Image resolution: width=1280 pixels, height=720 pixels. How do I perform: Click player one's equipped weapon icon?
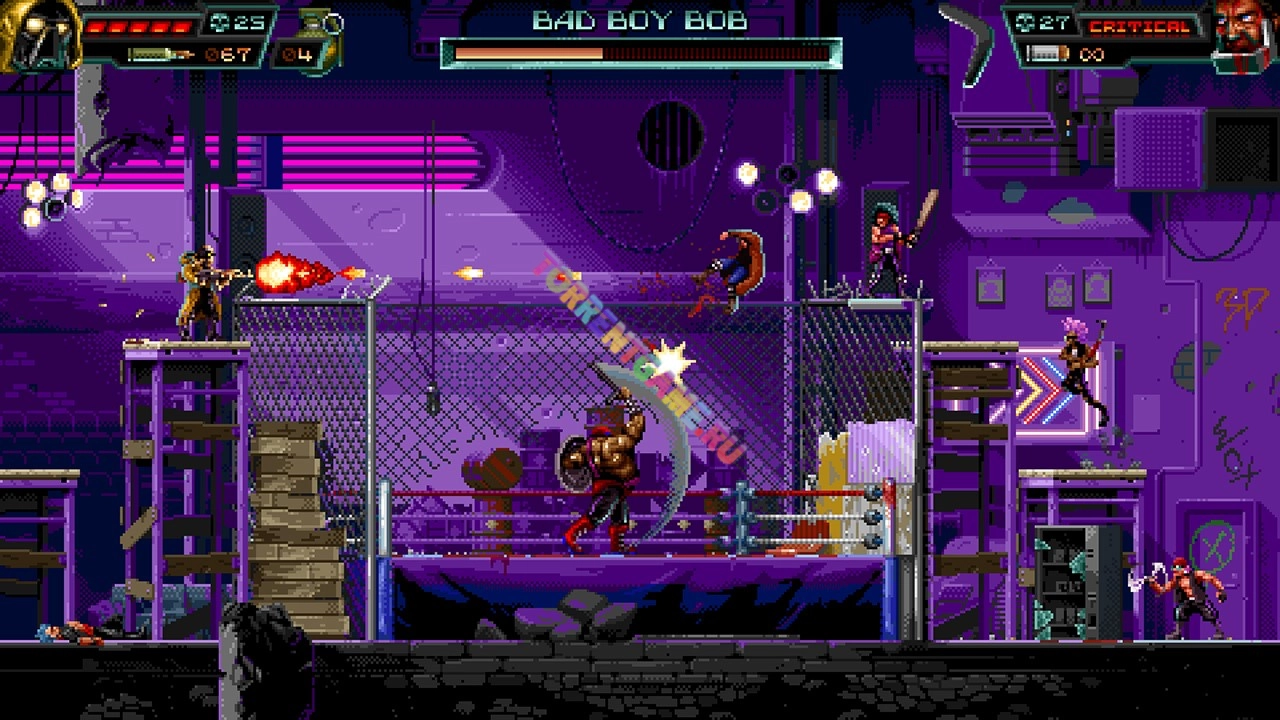(x=160, y=54)
